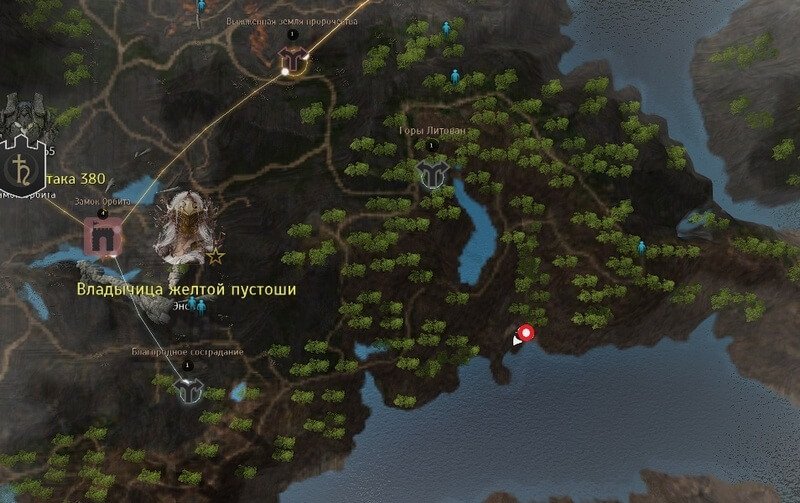The image size is (800, 503).
Task: Select the Горы Литован node icon
Action: (x=432, y=172)
